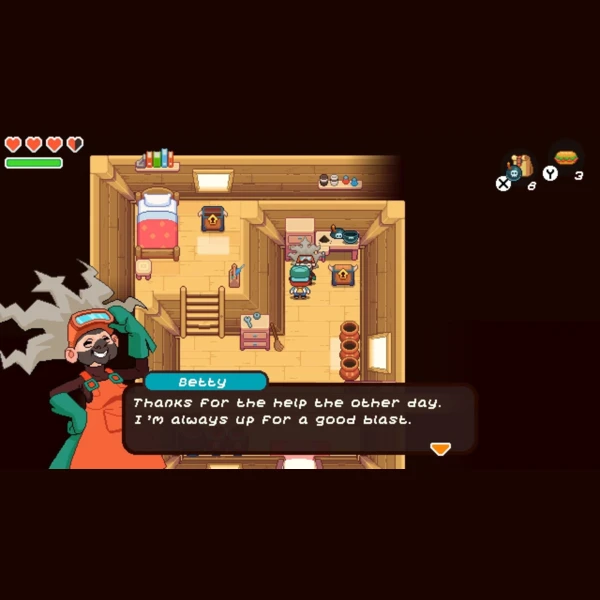Select the sandwich item icon
The width and height of the screenshot is (600, 600).
click(x=567, y=159)
